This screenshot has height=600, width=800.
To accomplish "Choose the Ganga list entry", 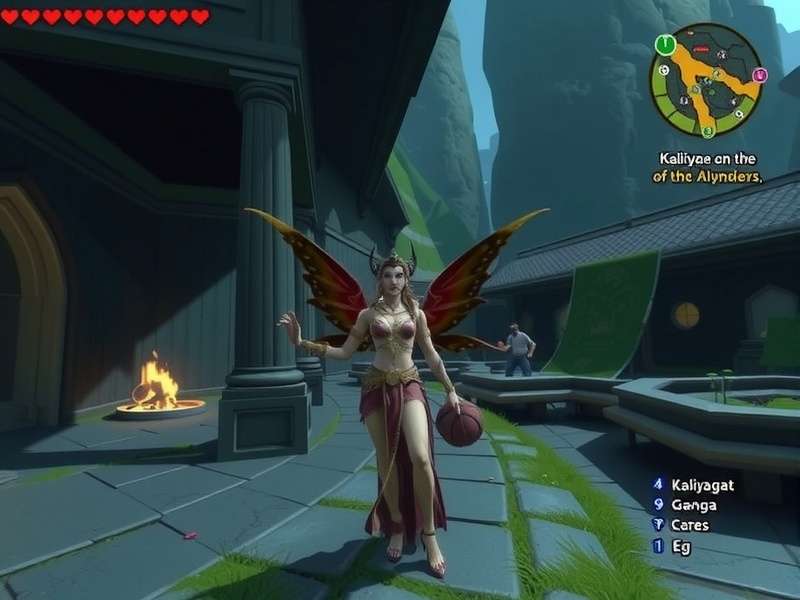I will (696, 504).
